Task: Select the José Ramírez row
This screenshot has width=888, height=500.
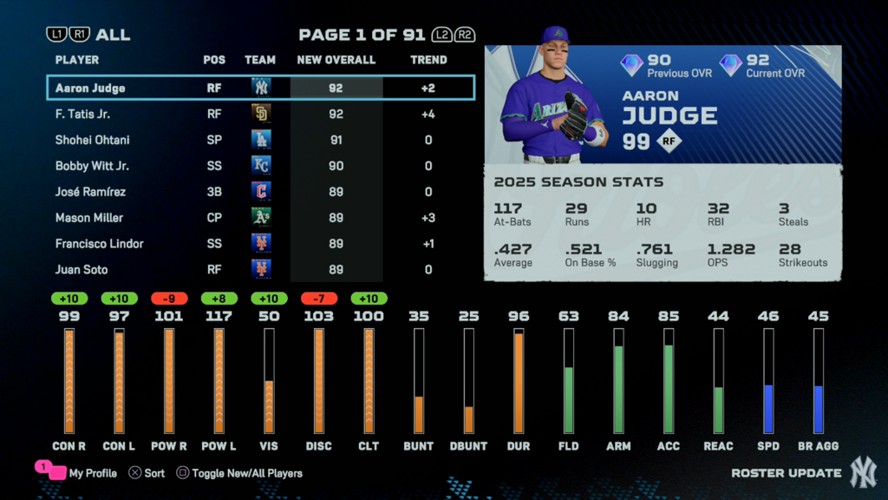Action: [260, 192]
